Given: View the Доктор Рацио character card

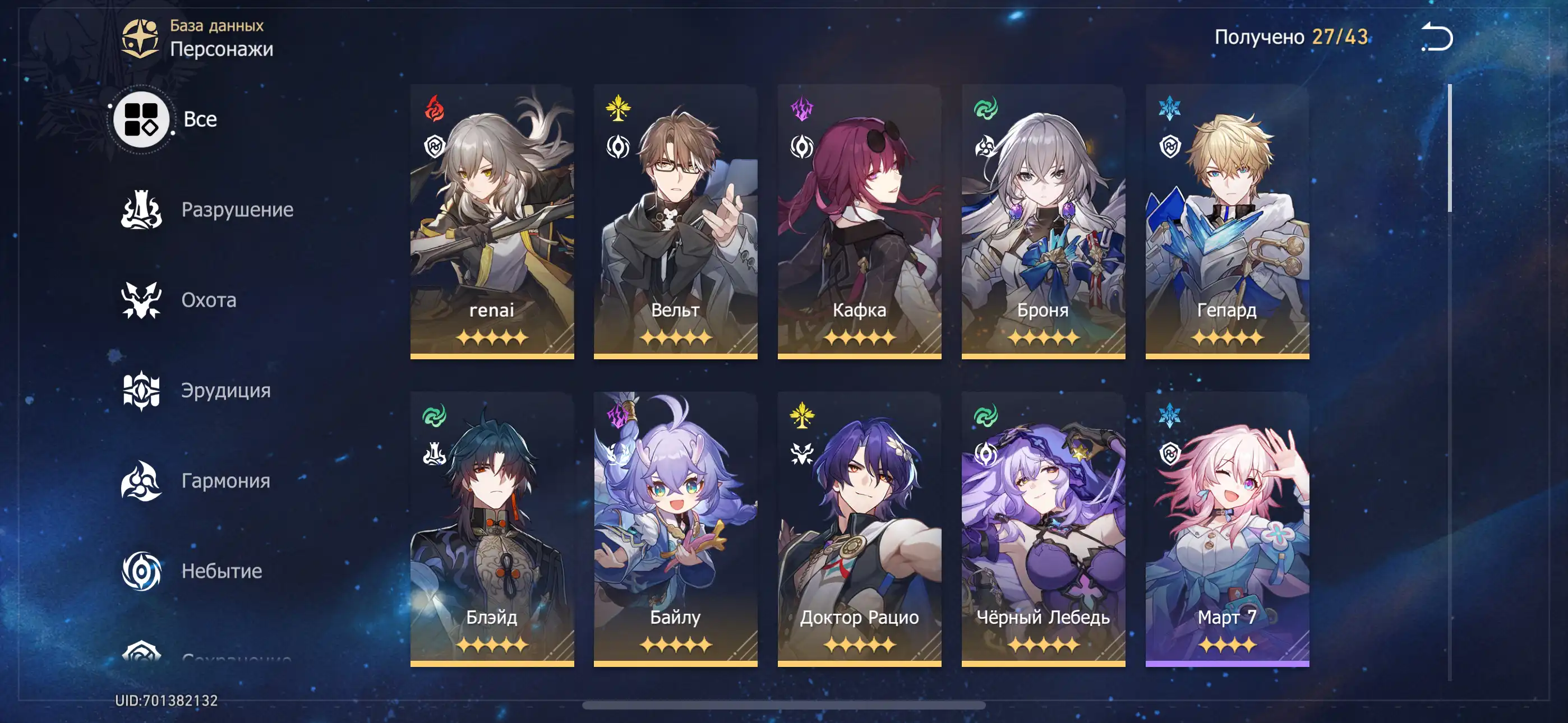Looking at the screenshot, I should coord(860,529).
